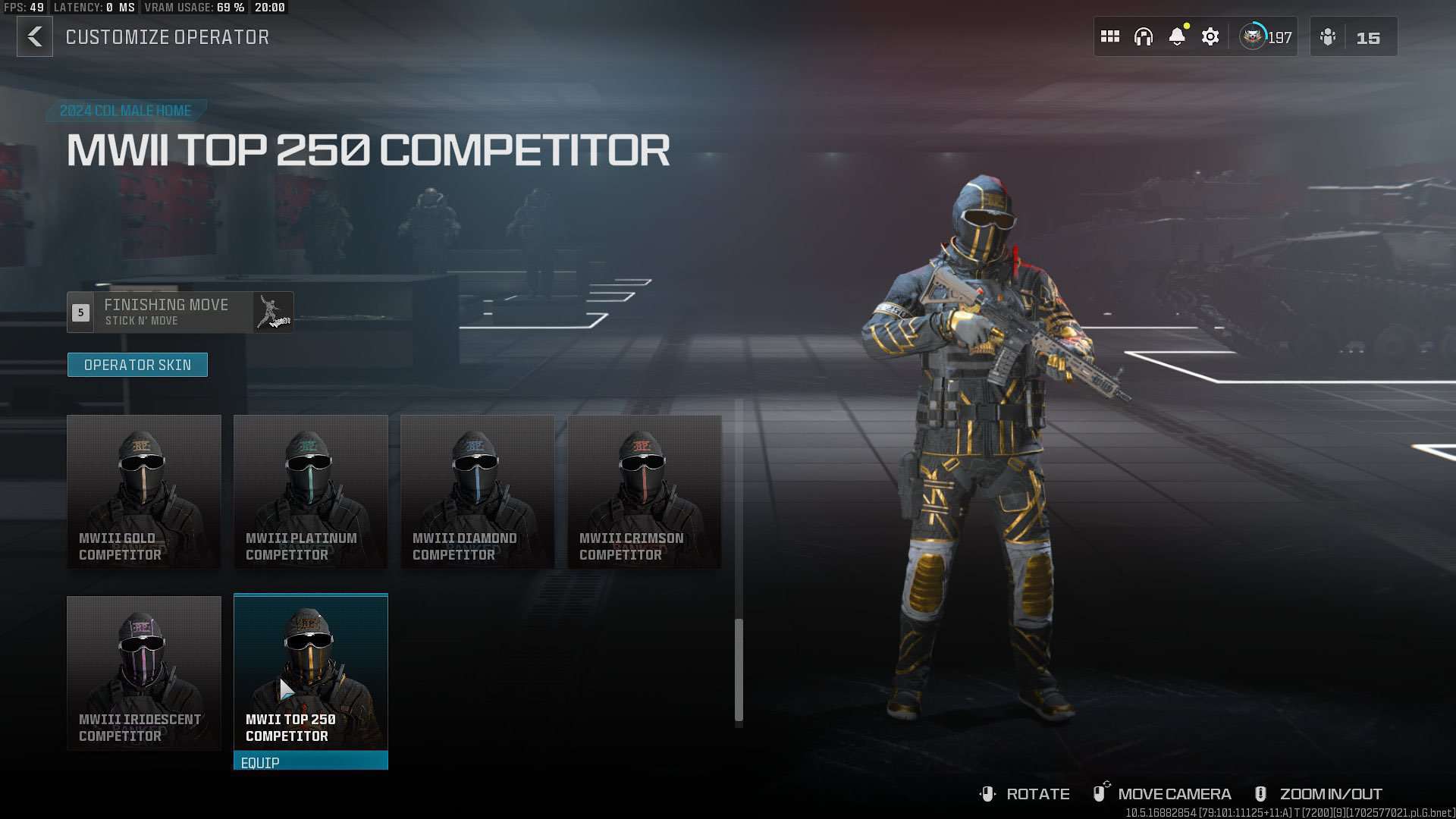This screenshot has width=1456, height=819.
Task: Open notifications via the bell icon
Action: click(1177, 36)
